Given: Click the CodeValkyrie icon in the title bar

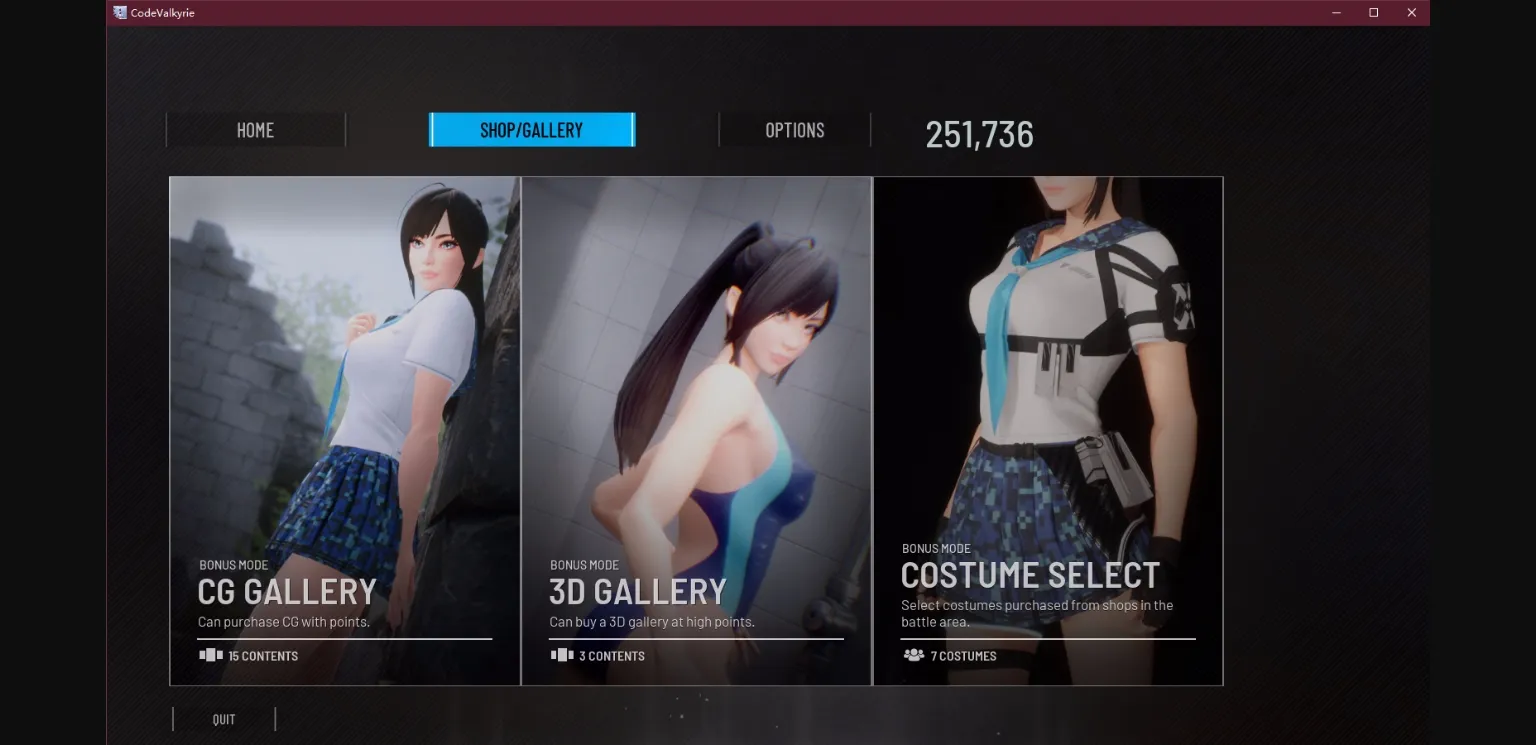Looking at the screenshot, I should point(118,12).
